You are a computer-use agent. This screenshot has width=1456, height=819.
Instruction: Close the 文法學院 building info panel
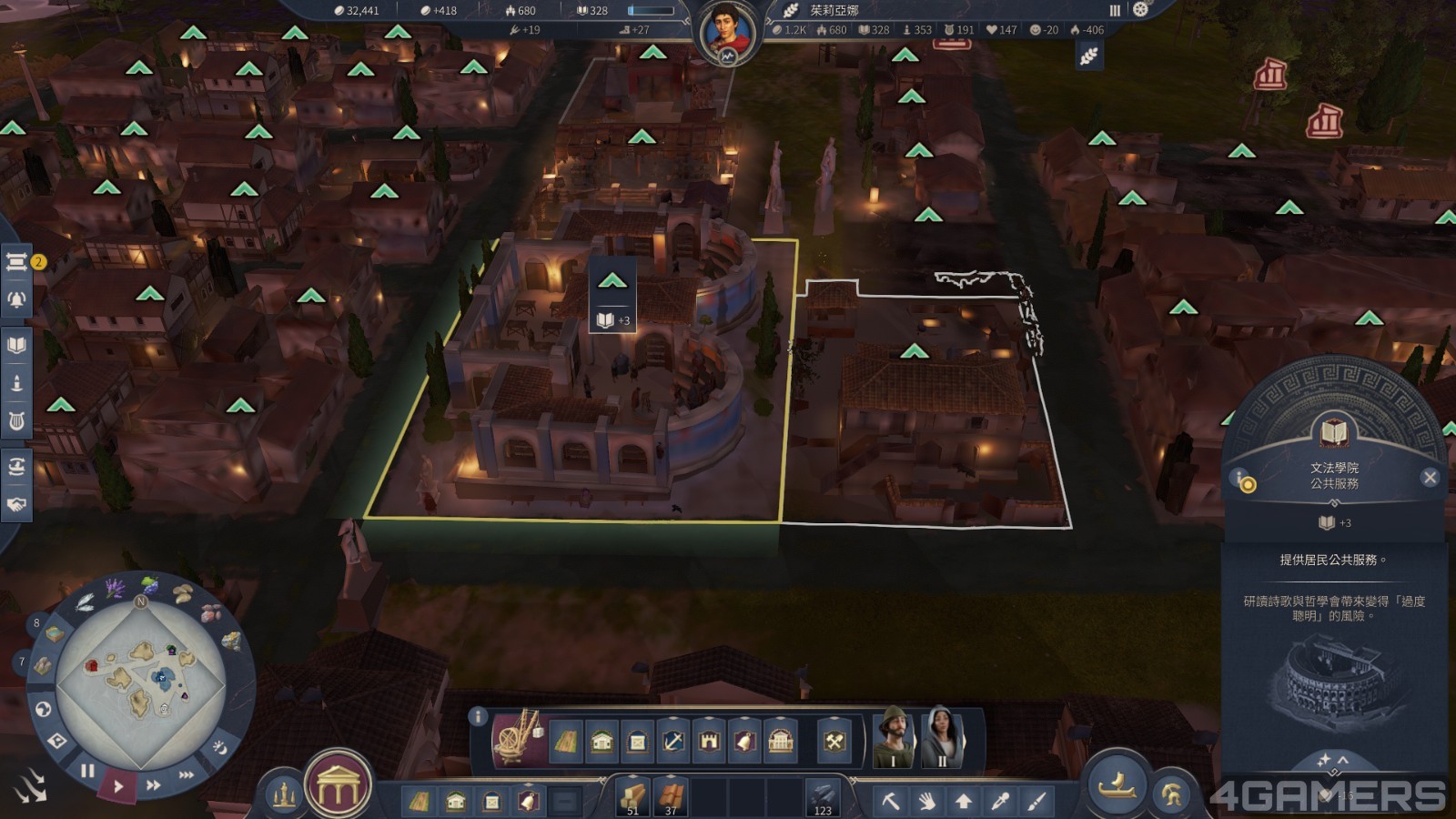click(x=1430, y=478)
